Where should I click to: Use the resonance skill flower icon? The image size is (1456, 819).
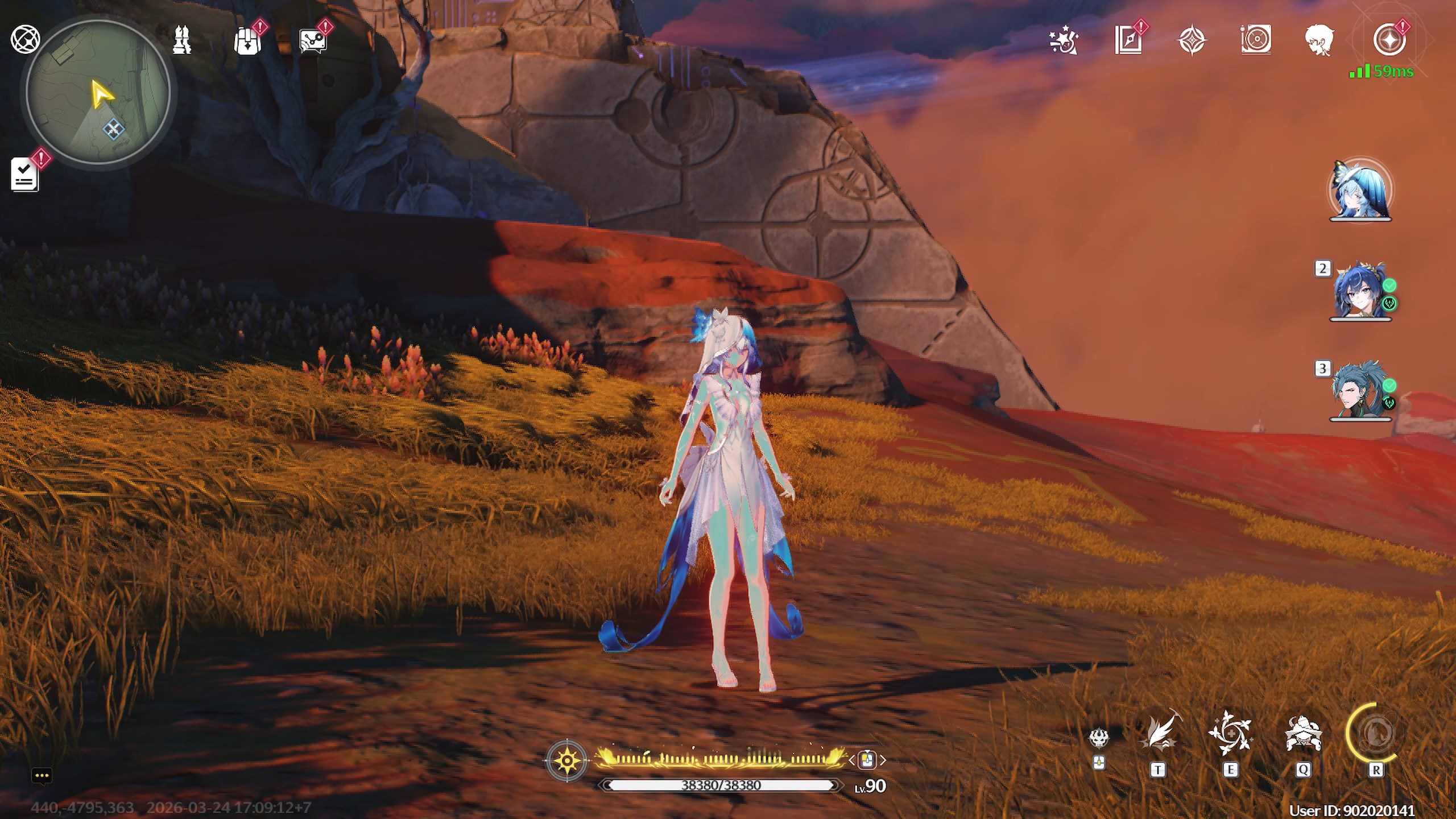1230,734
